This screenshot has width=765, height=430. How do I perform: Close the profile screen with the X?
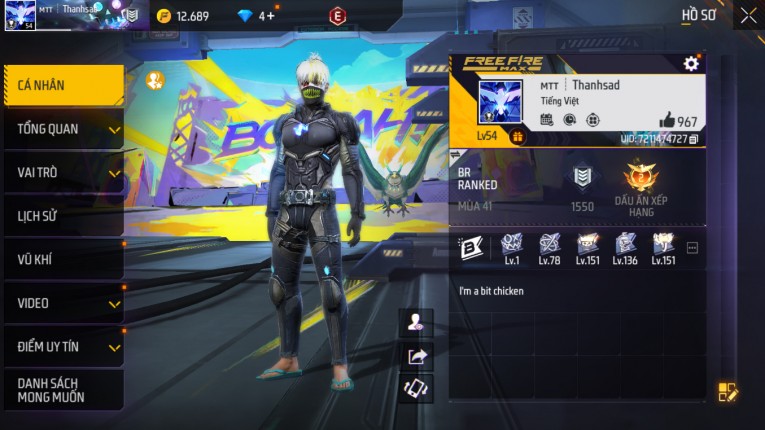click(x=748, y=15)
